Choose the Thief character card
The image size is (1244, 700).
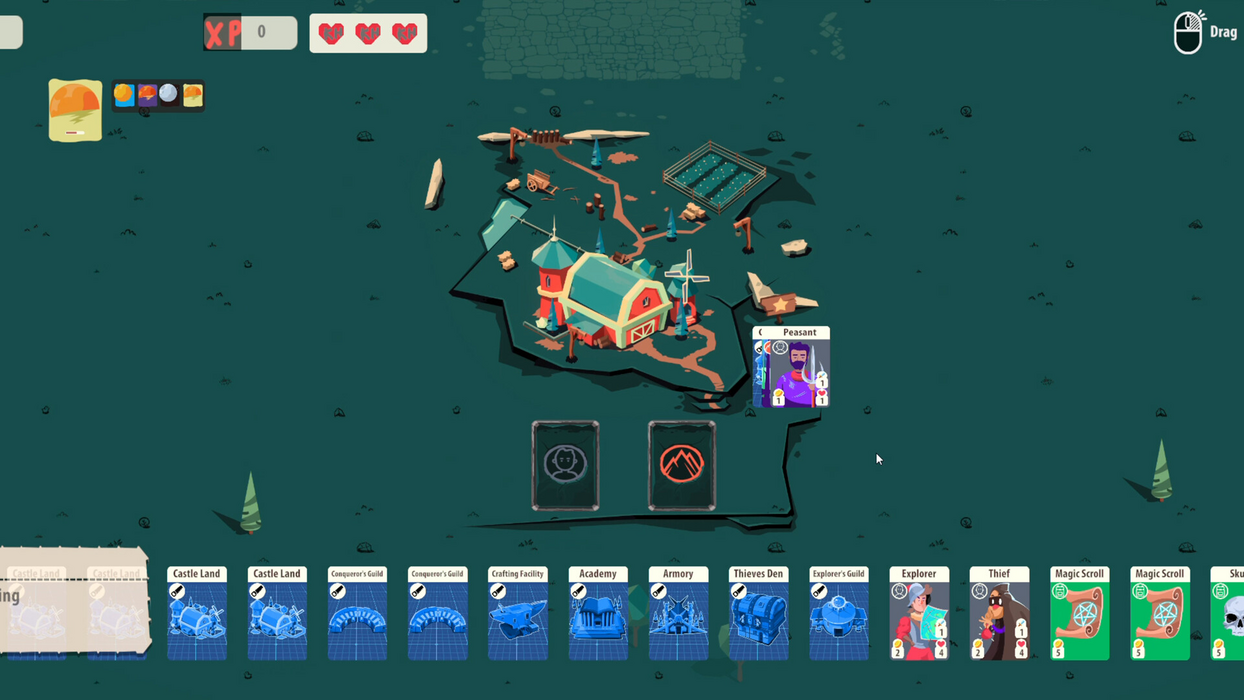click(x=999, y=613)
